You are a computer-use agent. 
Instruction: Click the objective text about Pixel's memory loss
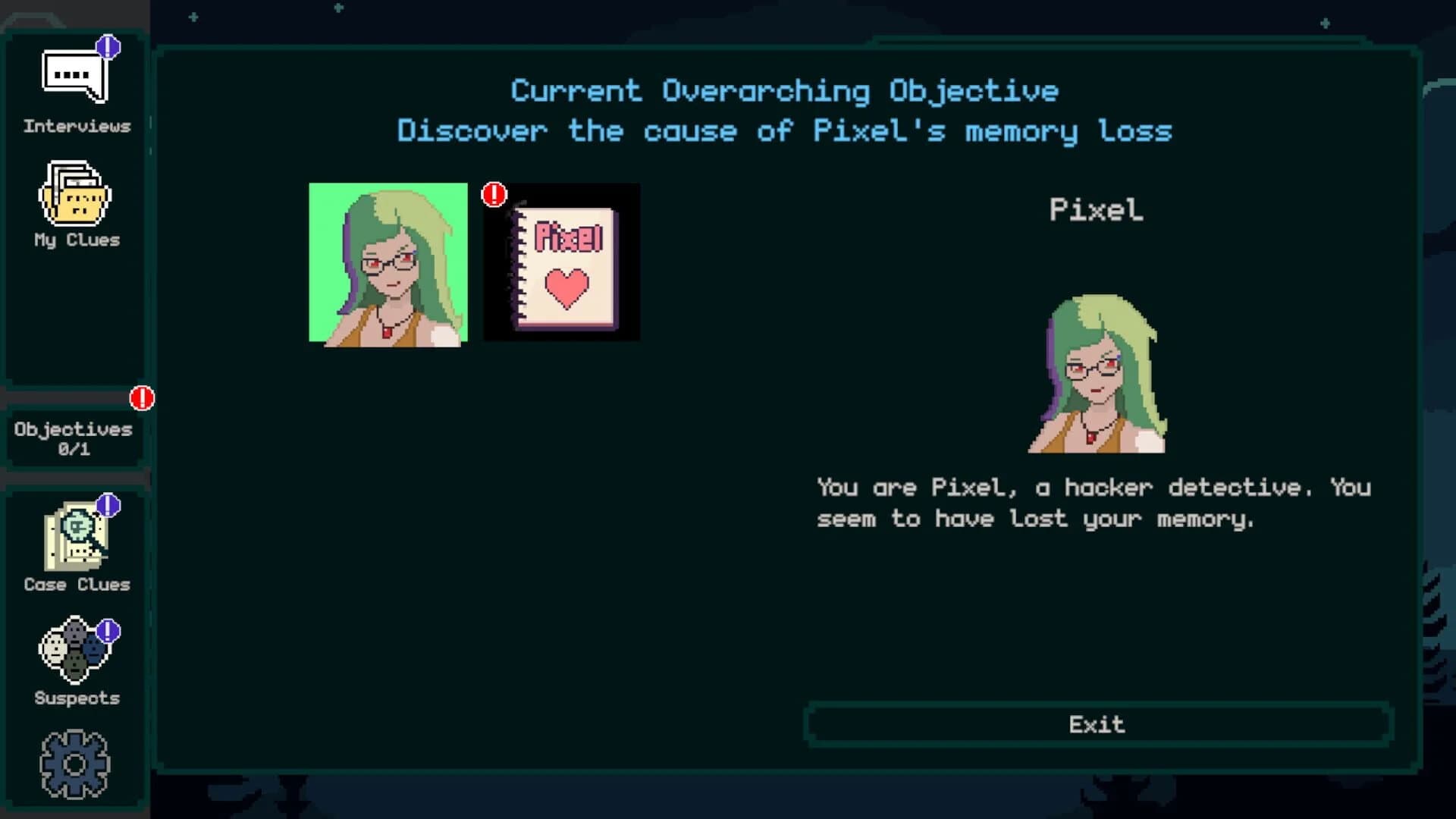pyautogui.click(x=785, y=130)
